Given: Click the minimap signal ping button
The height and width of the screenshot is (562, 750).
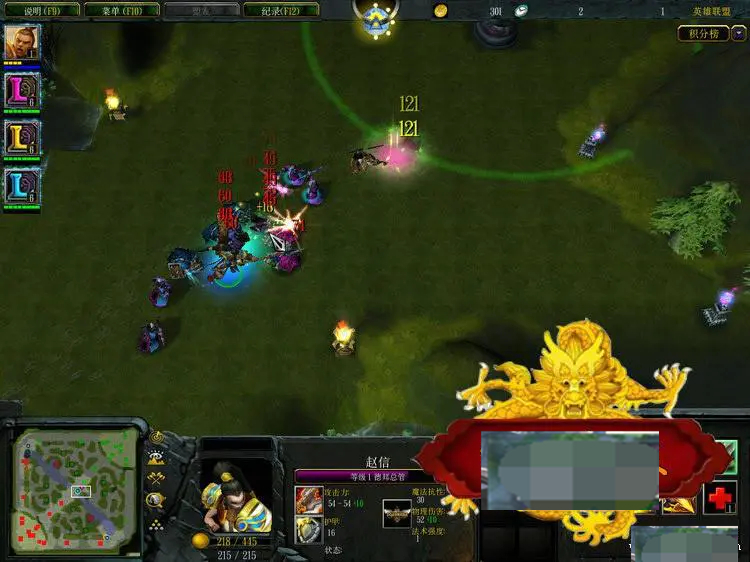Looking at the screenshot, I should (156, 437).
